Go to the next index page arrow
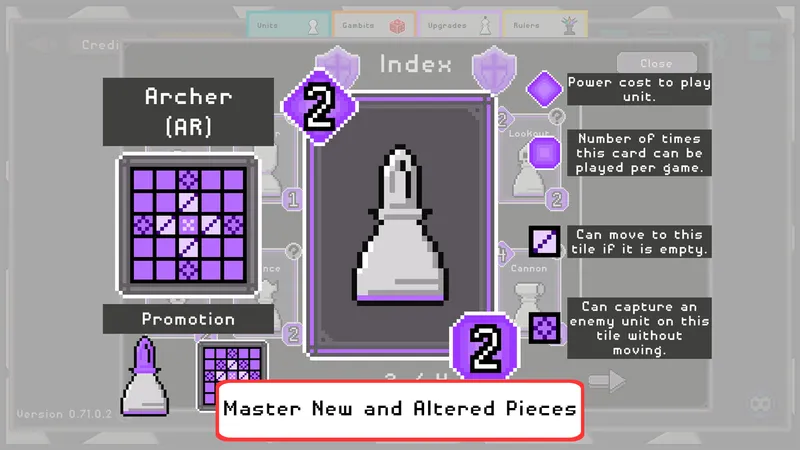Image resolution: width=800 pixels, height=450 pixels. [606, 382]
